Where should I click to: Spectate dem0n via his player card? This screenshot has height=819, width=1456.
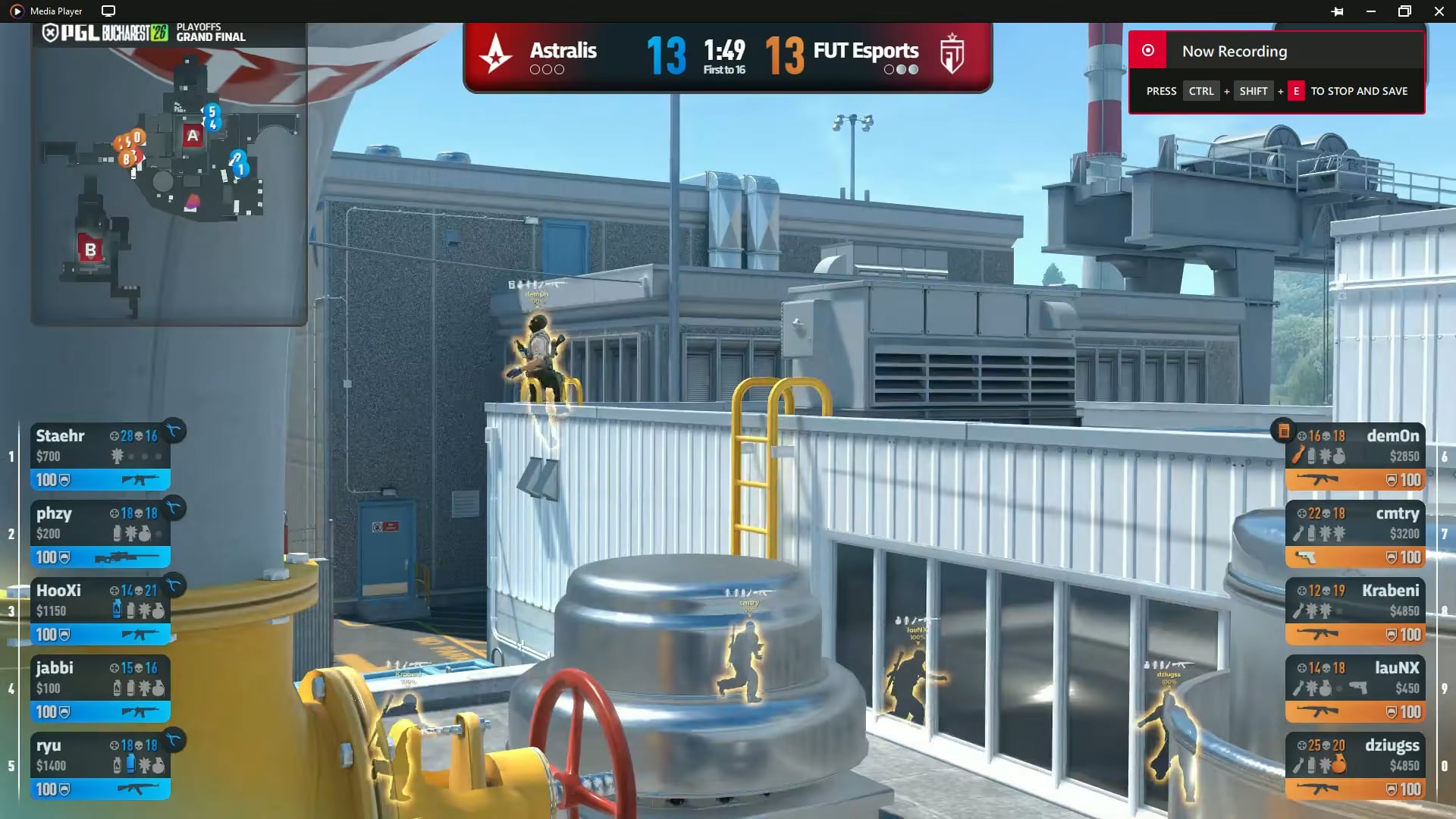click(x=1355, y=456)
